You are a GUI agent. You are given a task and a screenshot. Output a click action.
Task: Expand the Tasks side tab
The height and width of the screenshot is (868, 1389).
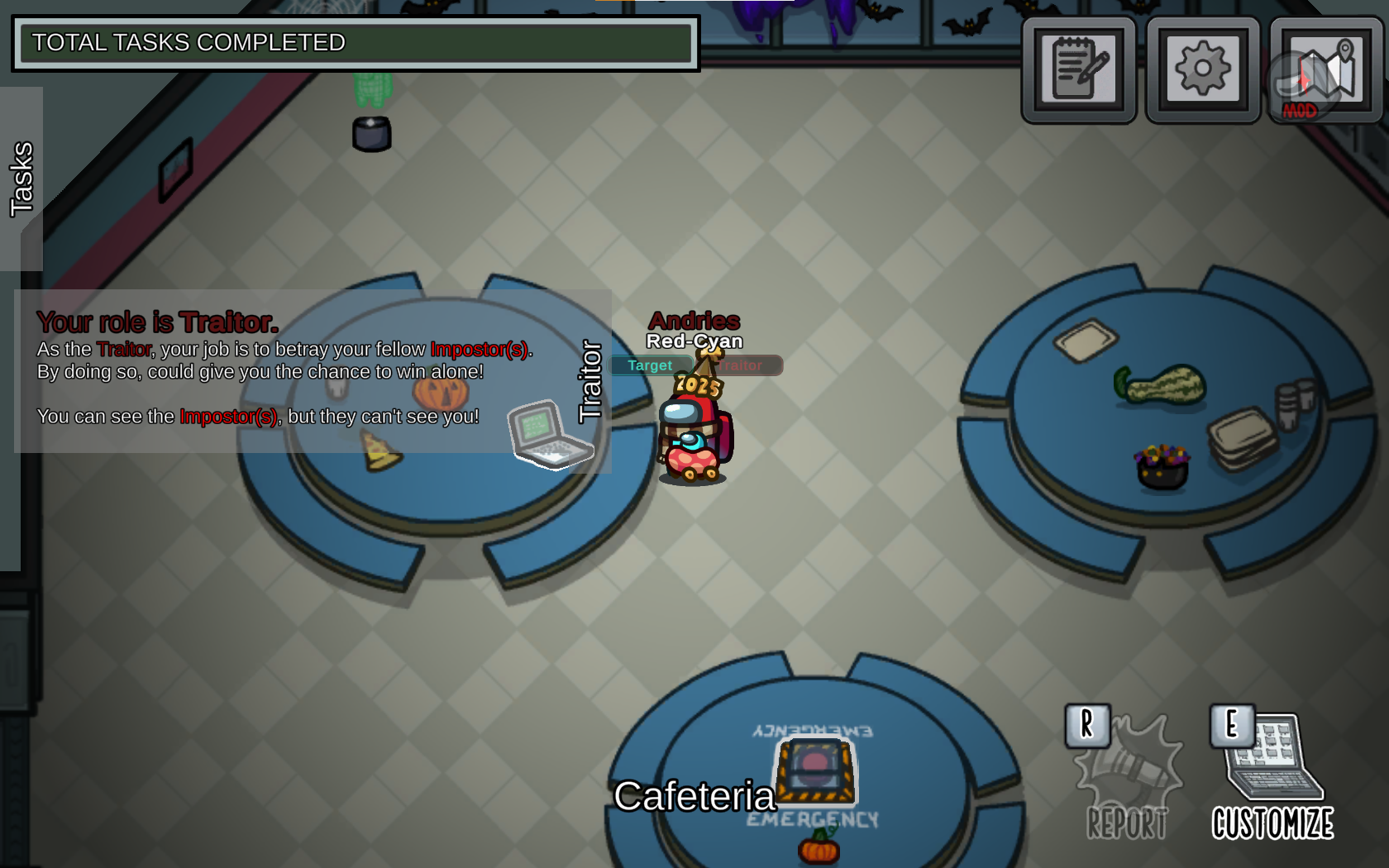21,179
